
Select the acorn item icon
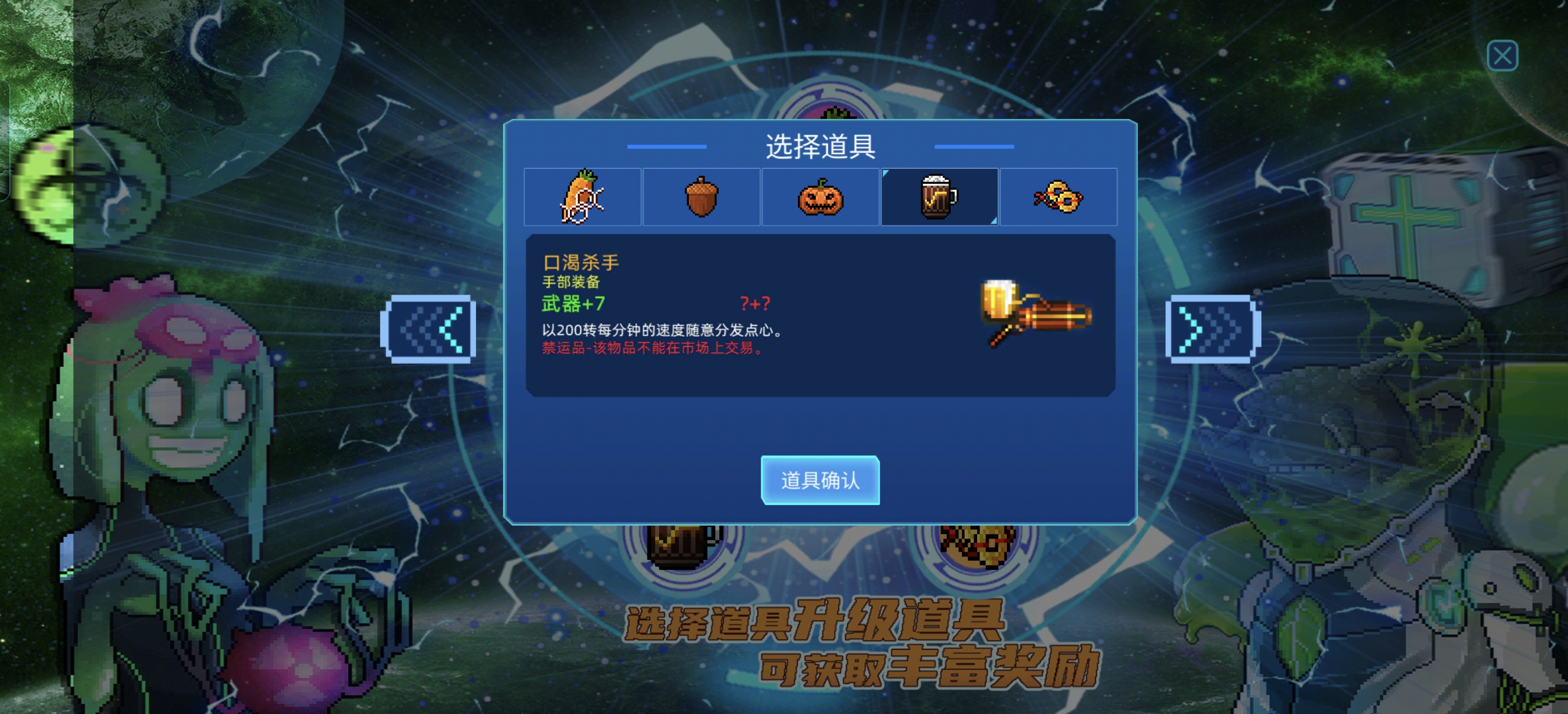click(x=701, y=196)
